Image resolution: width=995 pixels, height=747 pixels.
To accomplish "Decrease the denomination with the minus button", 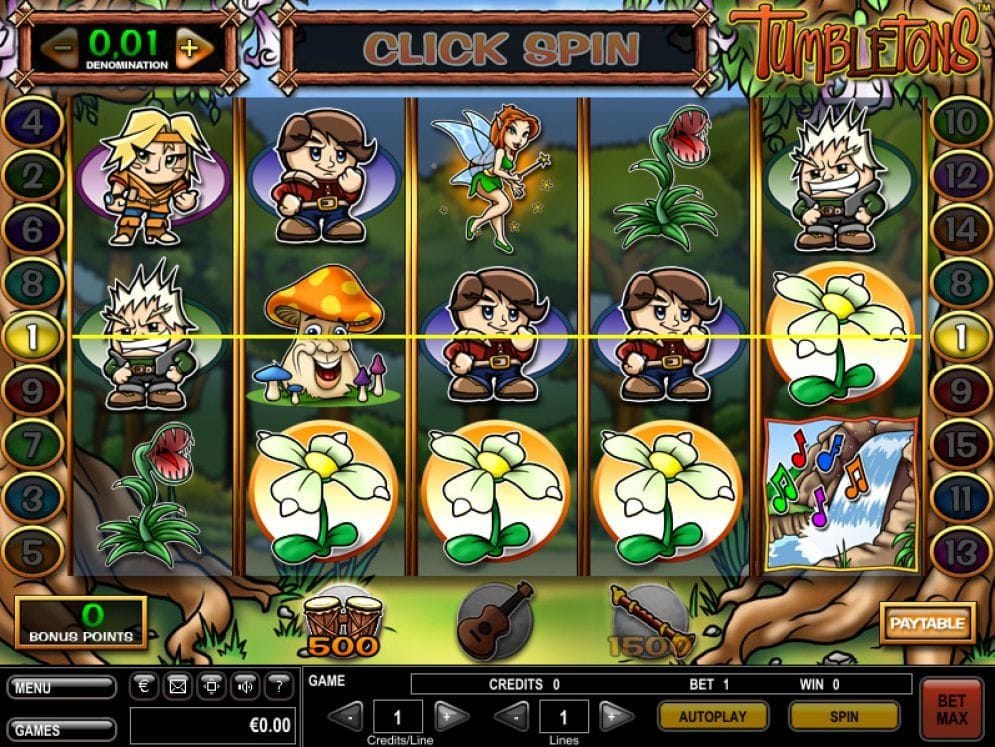I will [61, 47].
